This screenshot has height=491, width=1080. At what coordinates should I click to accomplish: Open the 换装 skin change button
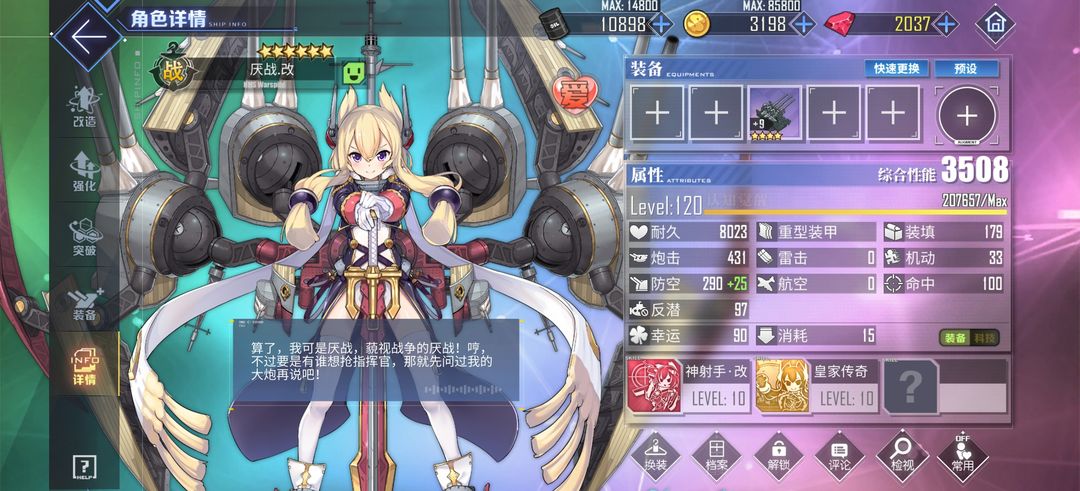[655, 457]
